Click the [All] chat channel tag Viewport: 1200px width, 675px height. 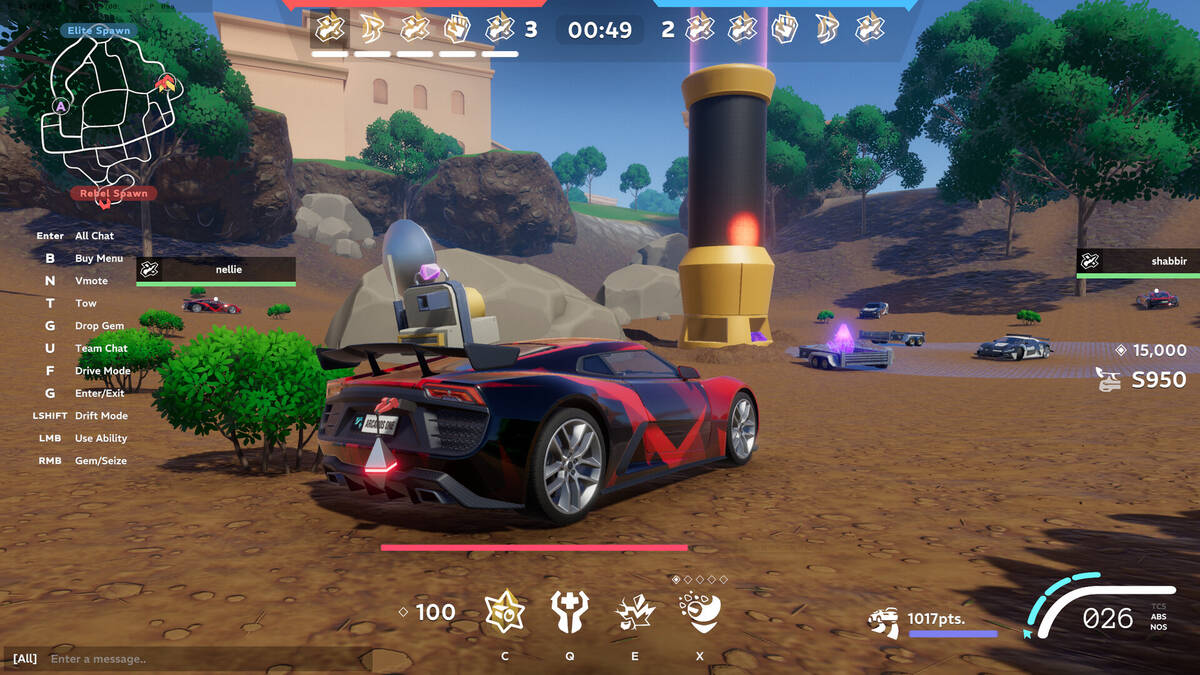[25, 659]
